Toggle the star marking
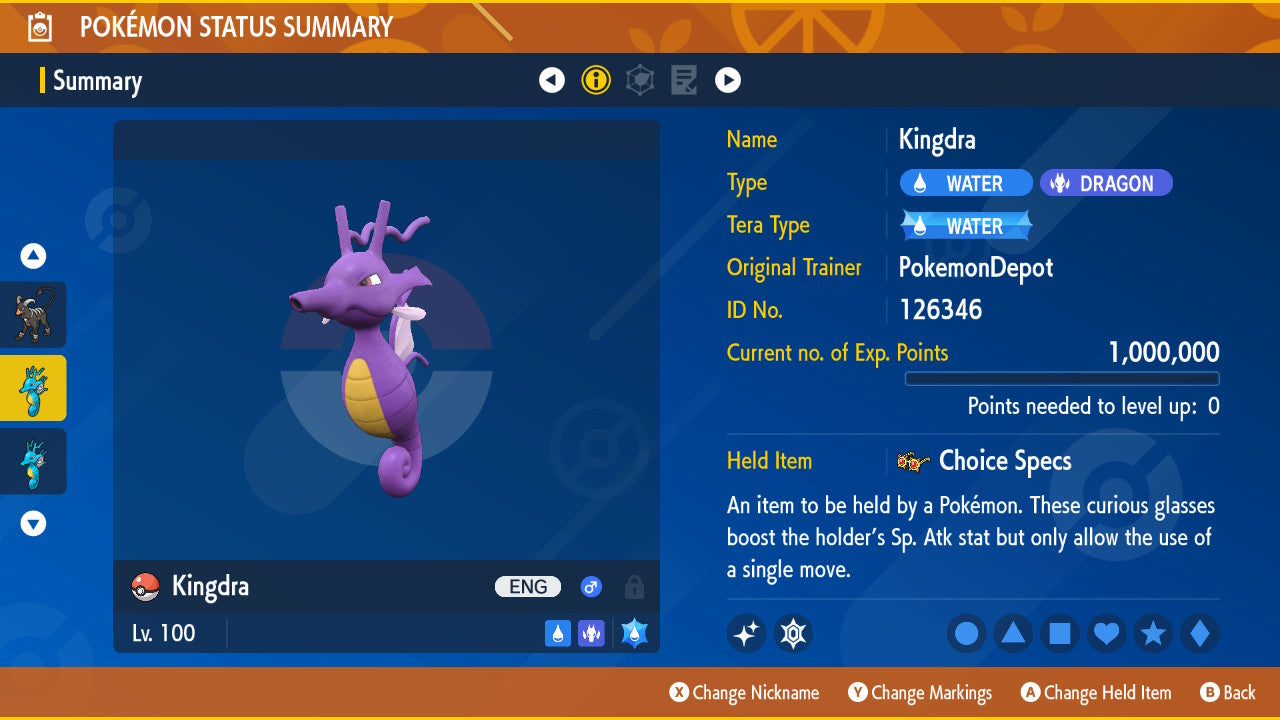This screenshot has height=720, width=1280. tap(1153, 633)
